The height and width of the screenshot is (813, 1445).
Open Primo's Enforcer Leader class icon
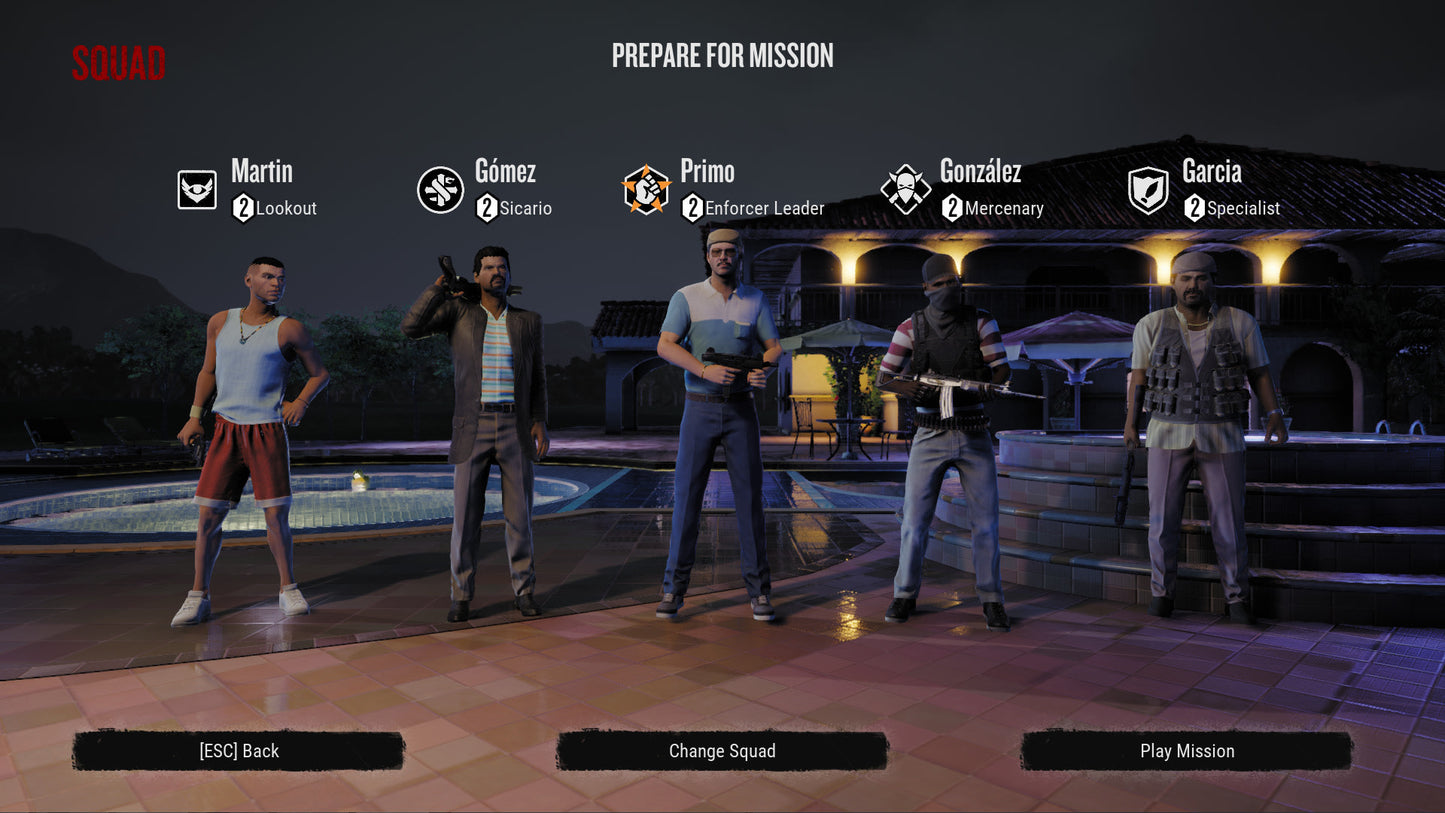click(x=647, y=189)
